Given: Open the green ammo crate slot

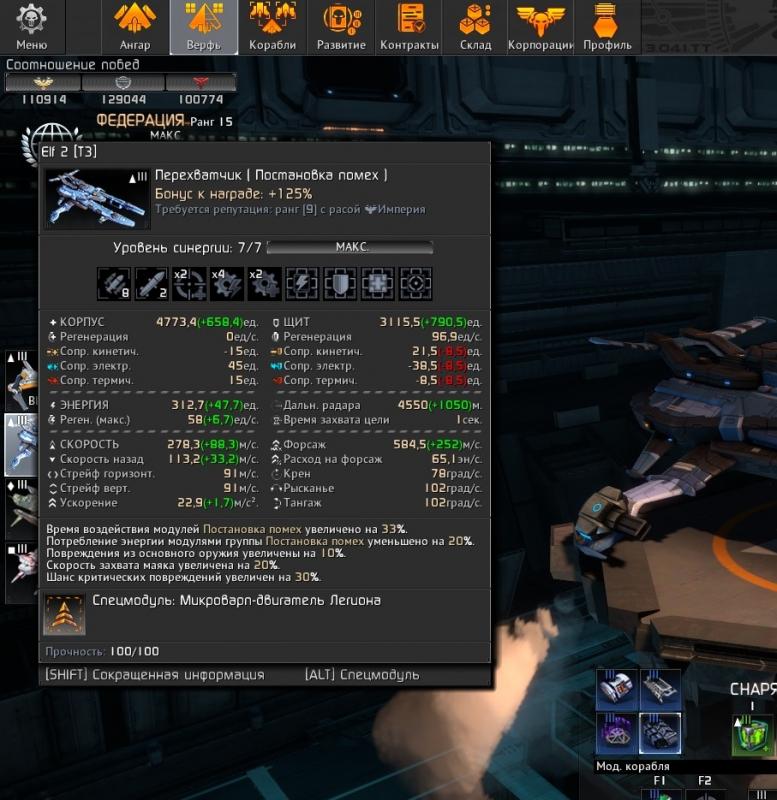Looking at the screenshot, I should click(752, 738).
